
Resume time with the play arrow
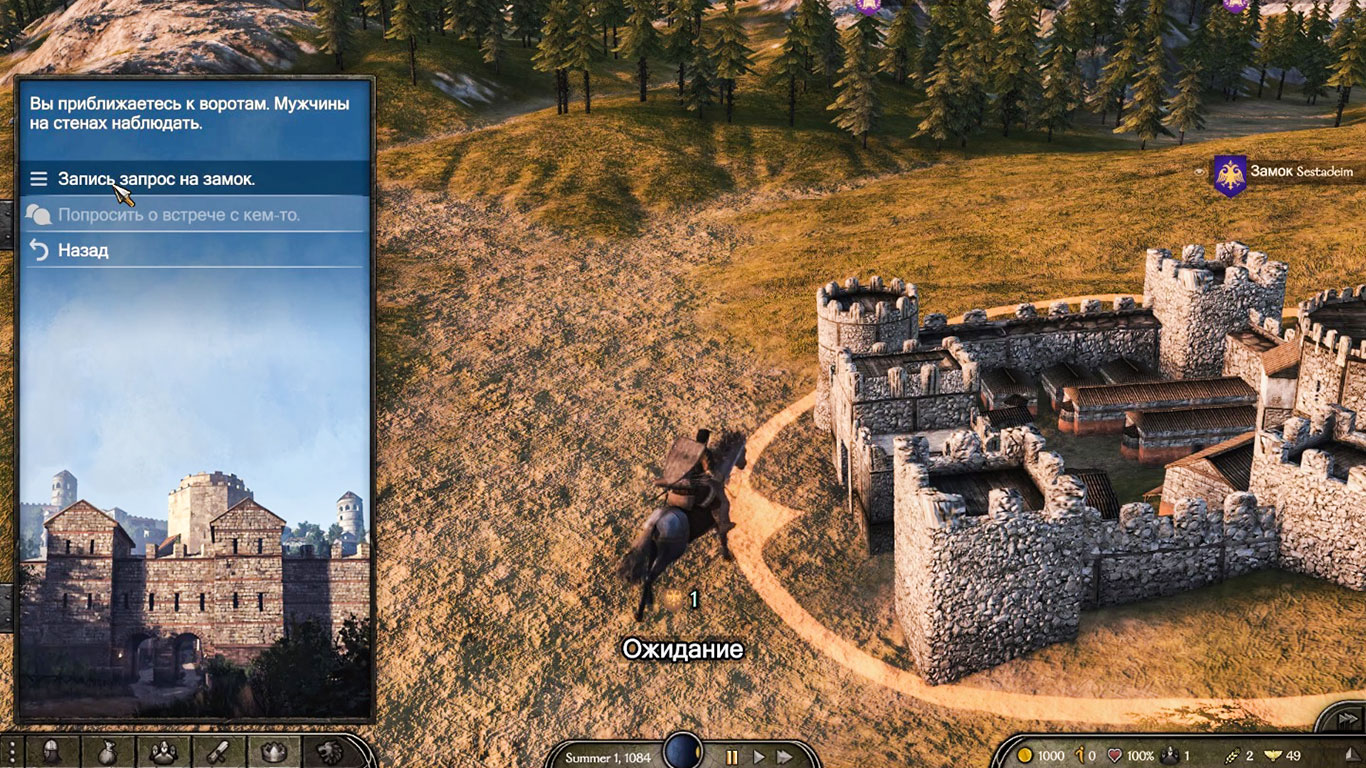[x=760, y=757]
